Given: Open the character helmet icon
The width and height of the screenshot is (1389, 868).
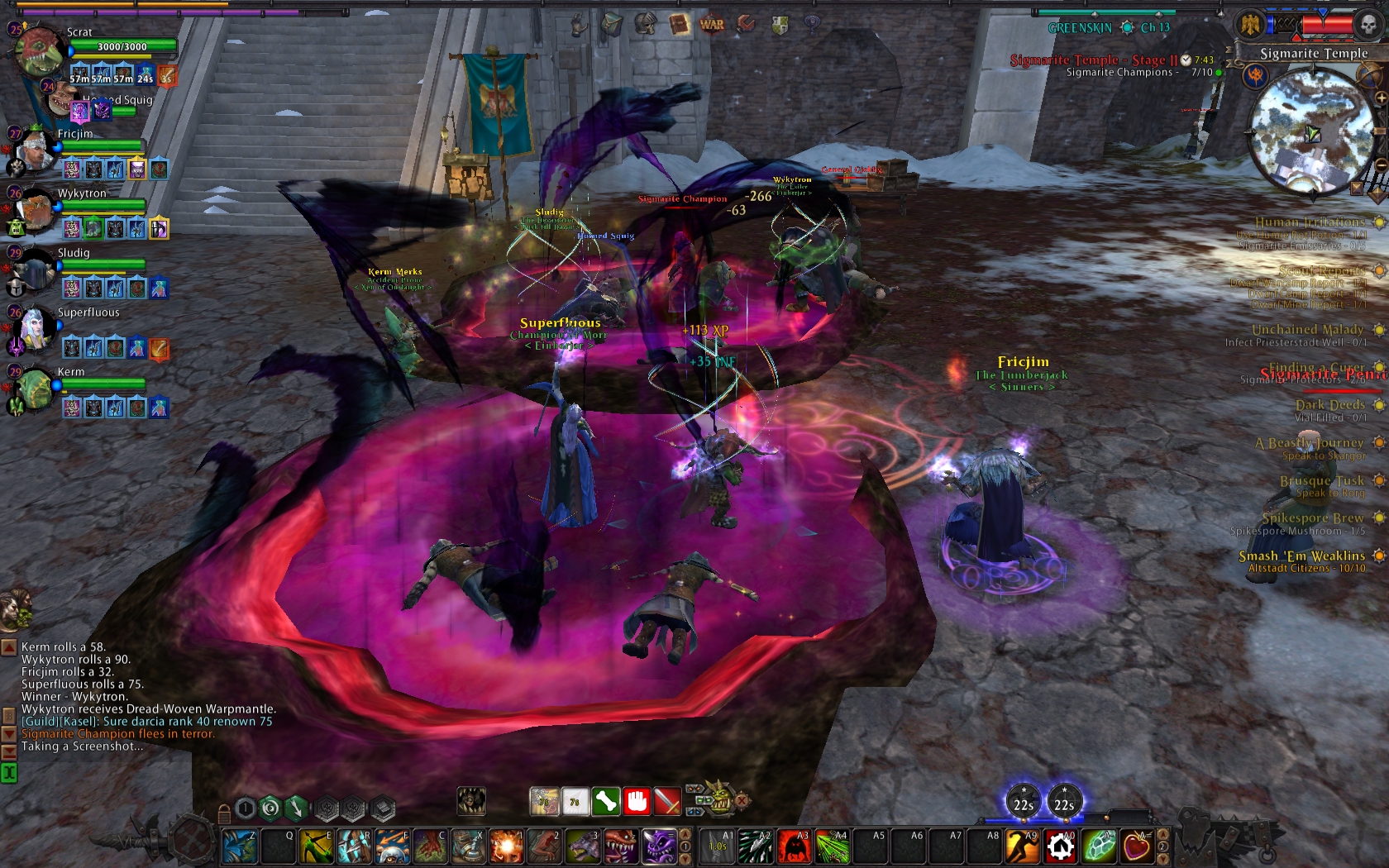Looking at the screenshot, I should point(645,24).
